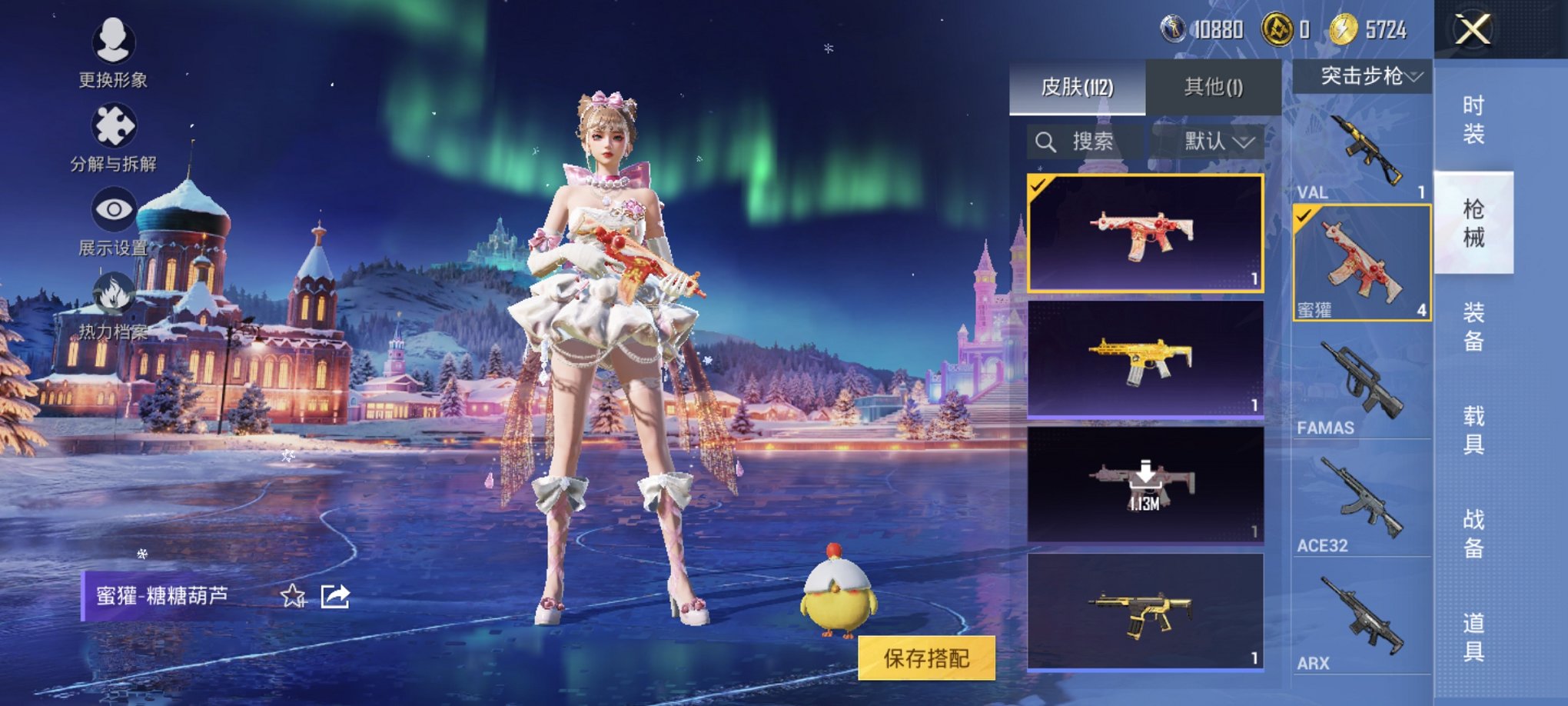Switch to the 其他(1) tab

(1215, 86)
